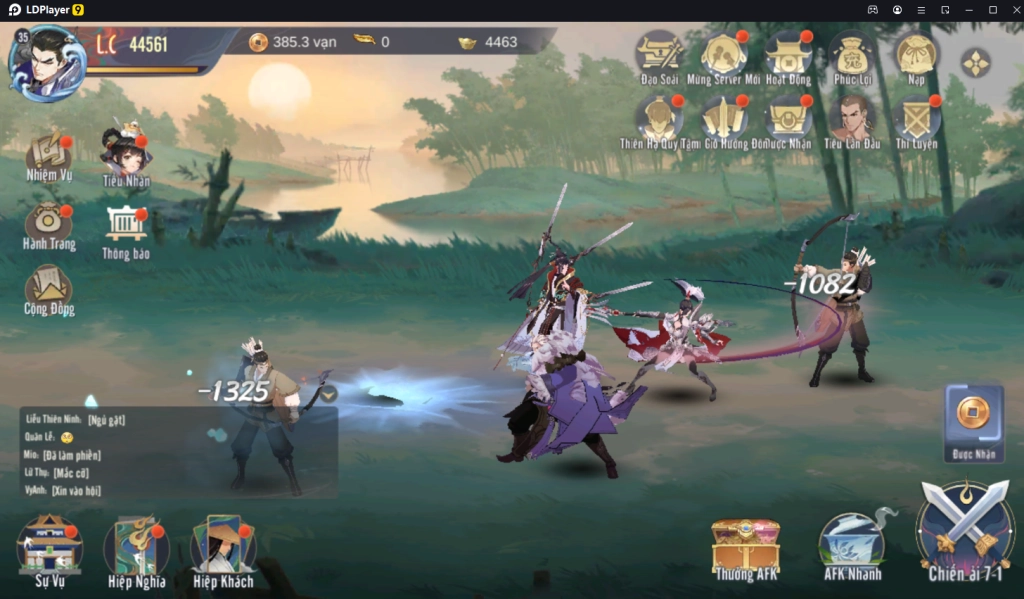
Task: Open the Phúc Lợi welfare rewards
Action: (x=852, y=54)
